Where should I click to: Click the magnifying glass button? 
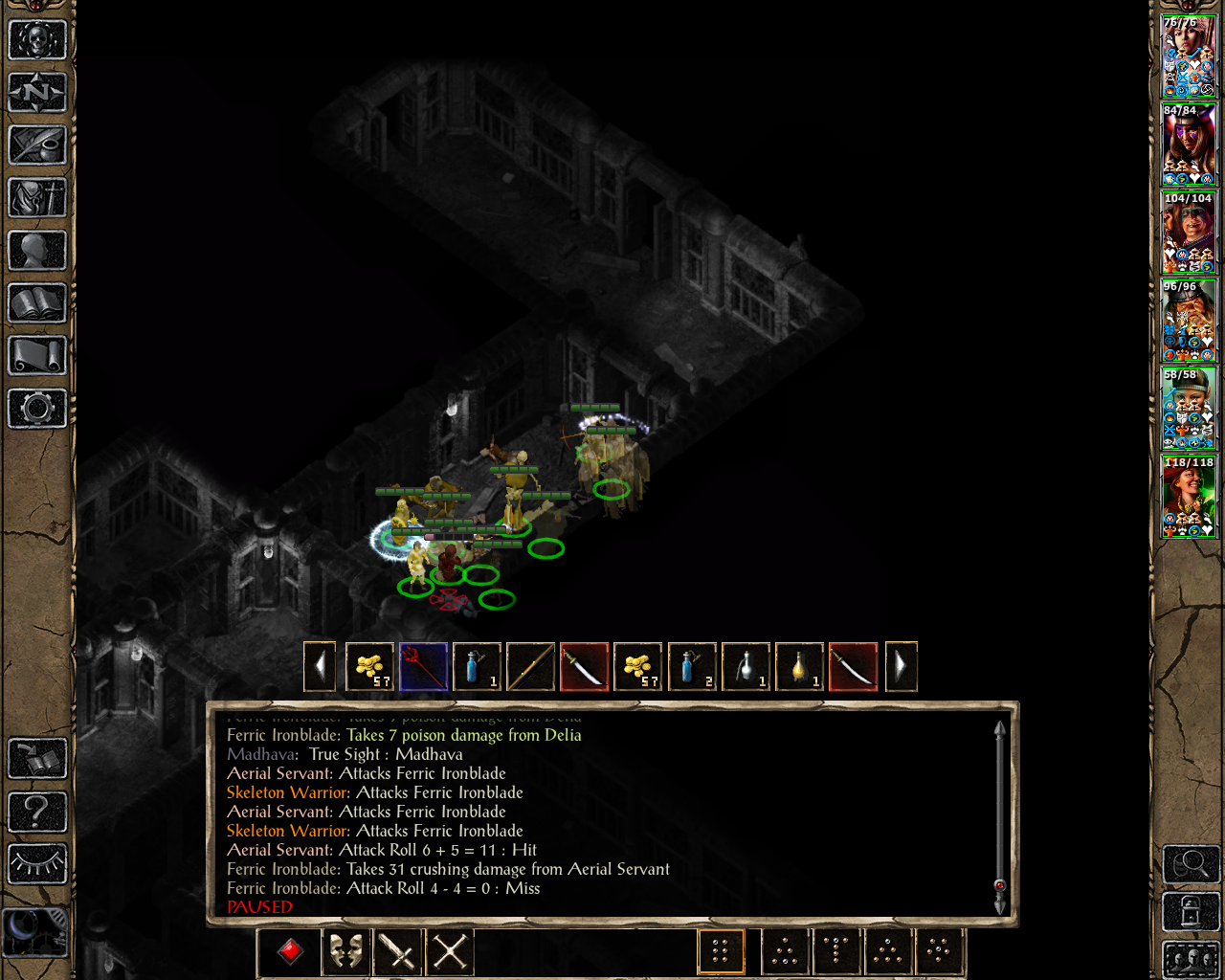click(1191, 864)
